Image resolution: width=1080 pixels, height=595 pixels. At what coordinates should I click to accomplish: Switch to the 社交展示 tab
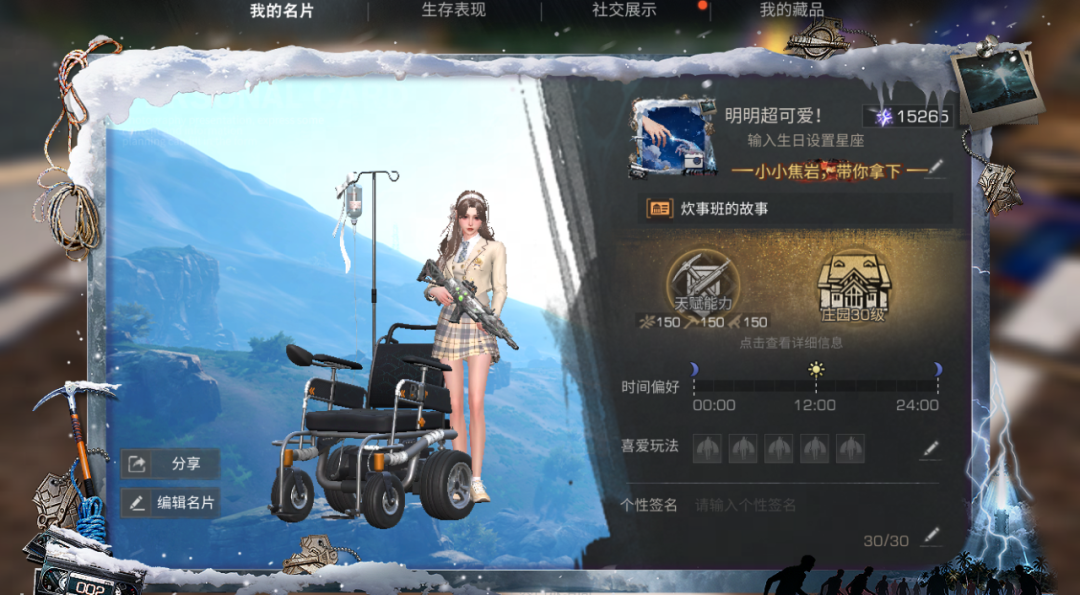coord(624,10)
